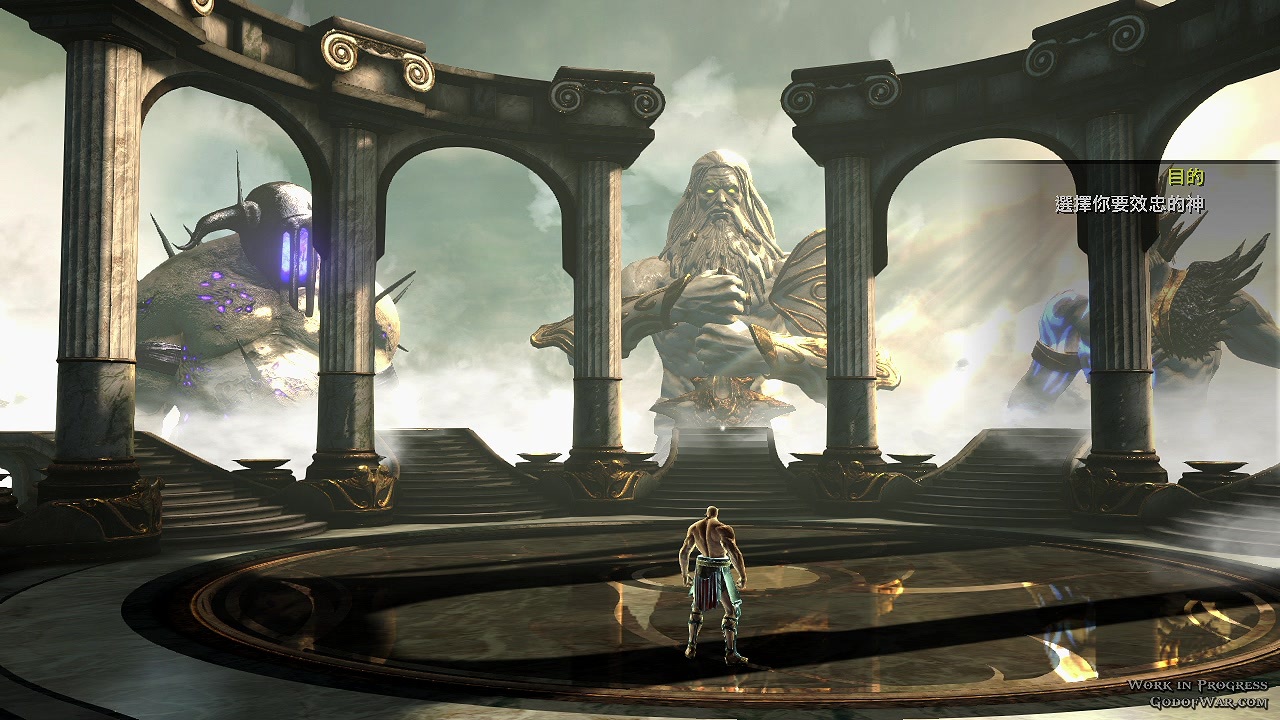Screen dimensions: 1280x720
Task: Select the 目的 objective tracker panel
Action: click(1130, 191)
